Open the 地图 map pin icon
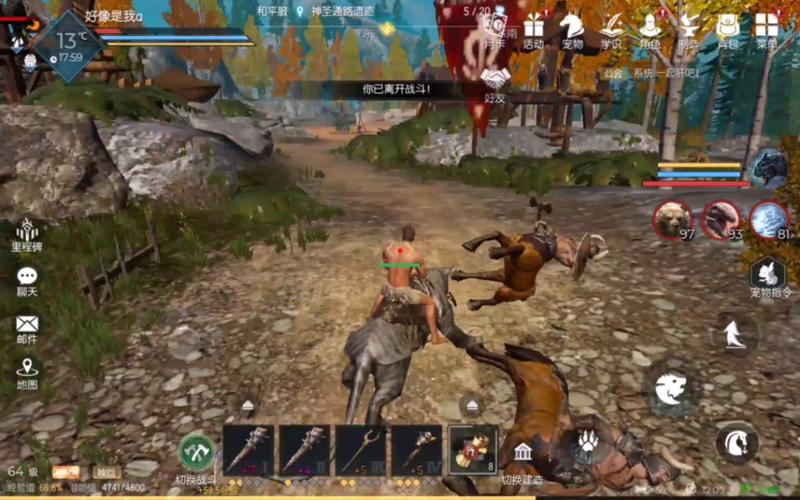 [27, 372]
